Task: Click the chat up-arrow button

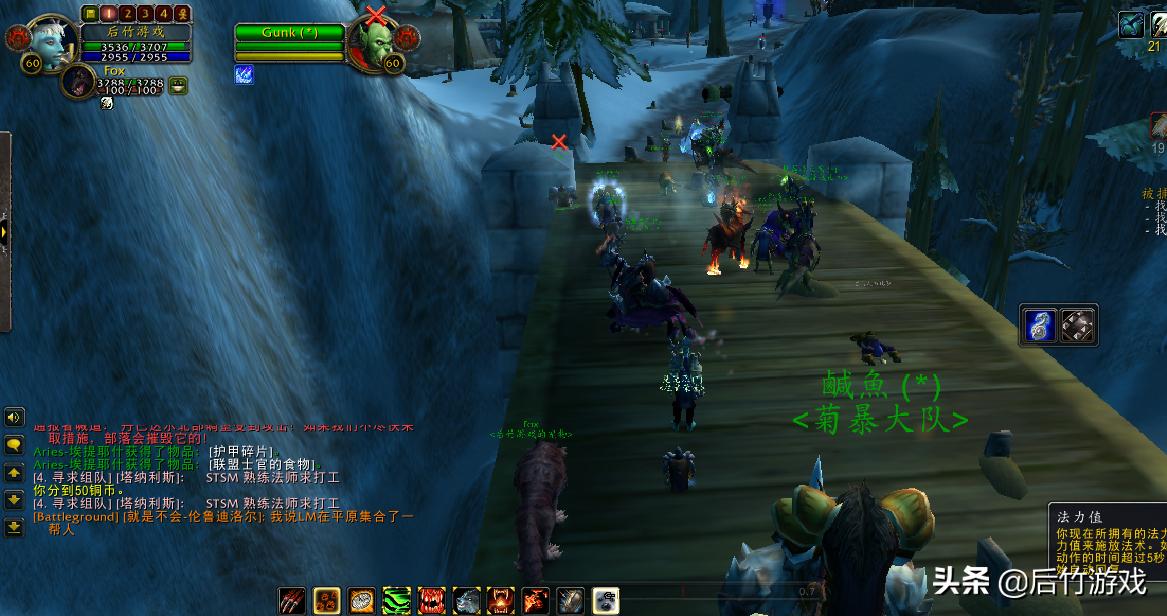Action: (x=14, y=472)
